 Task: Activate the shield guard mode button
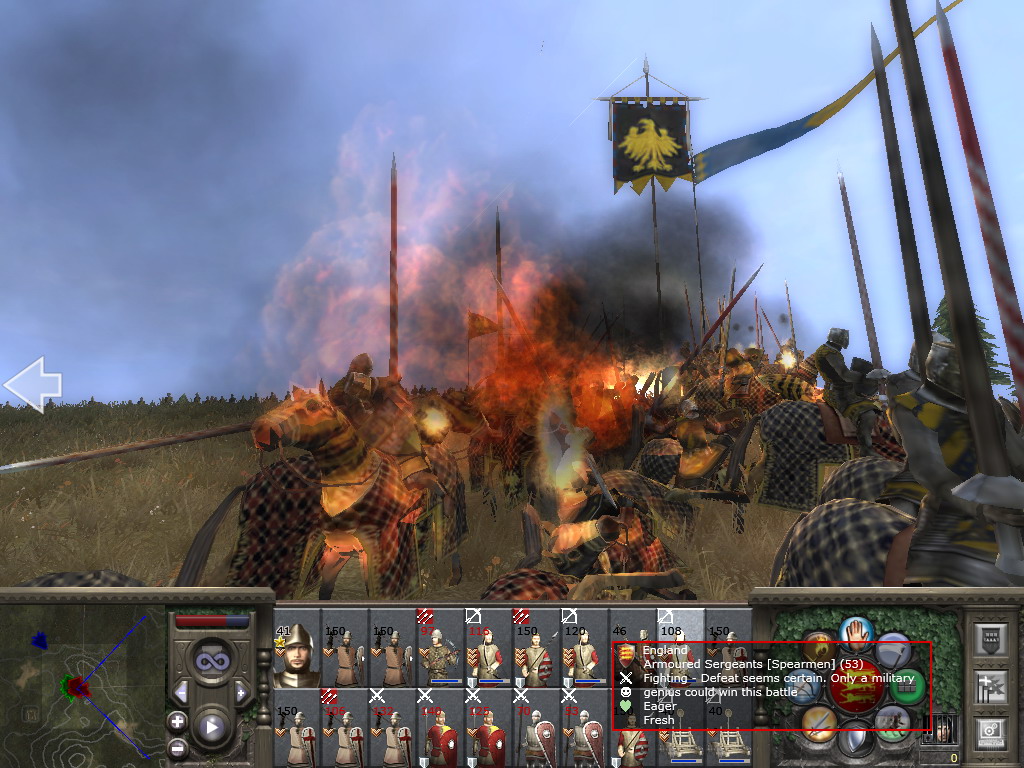tap(856, 741)
